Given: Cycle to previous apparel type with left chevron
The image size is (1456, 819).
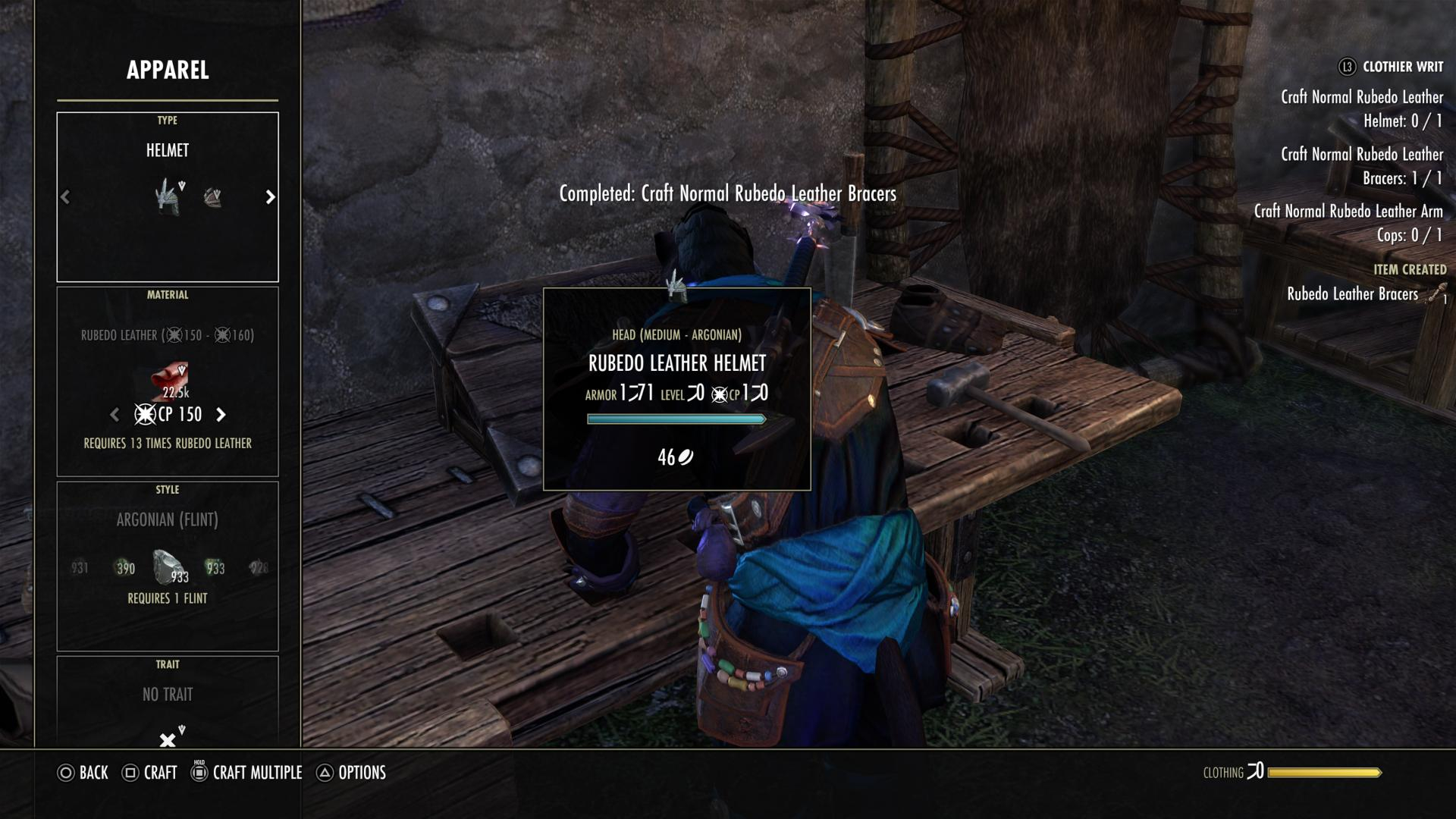Looking at the screenshot, I should [65, 196].
